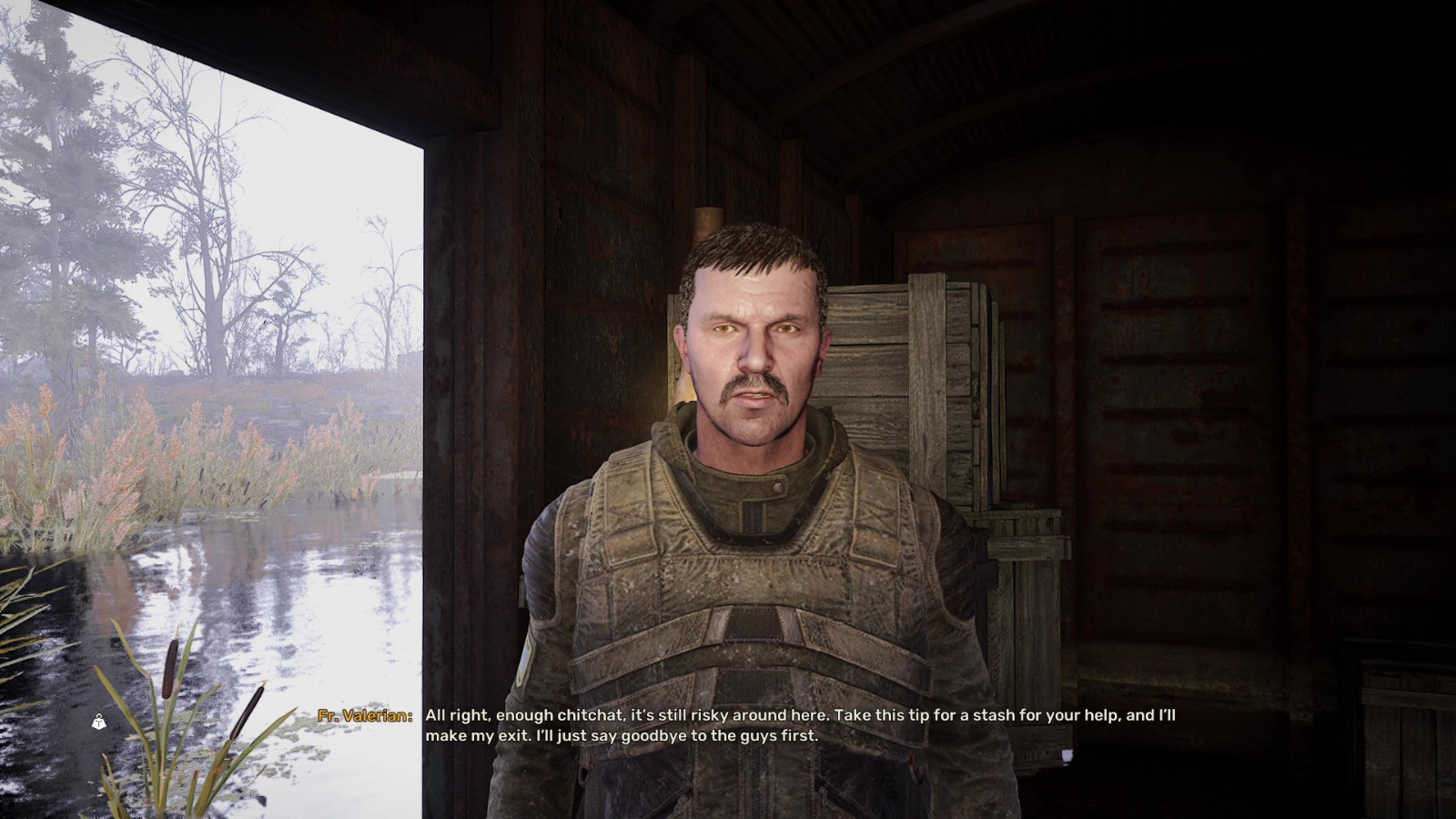Click the Fr. Valerian speaker name label
Image resolution: width=1456 pixels, height=819 pixels.
point(363,715)
